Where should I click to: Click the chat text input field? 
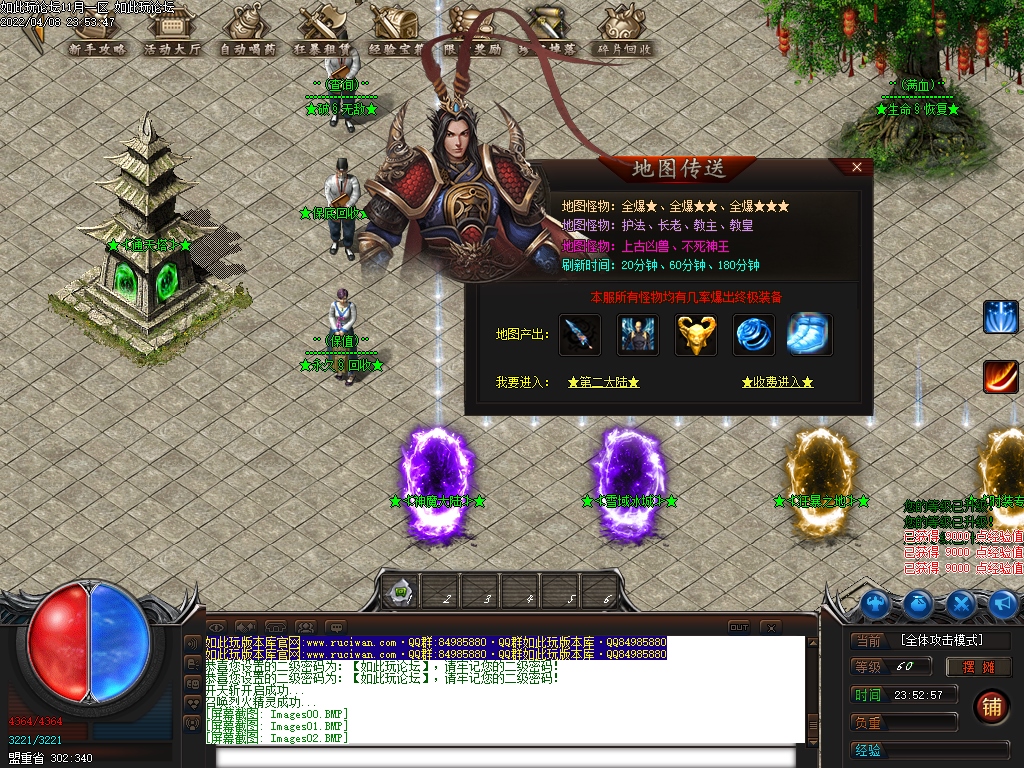(x=510, y=756)
